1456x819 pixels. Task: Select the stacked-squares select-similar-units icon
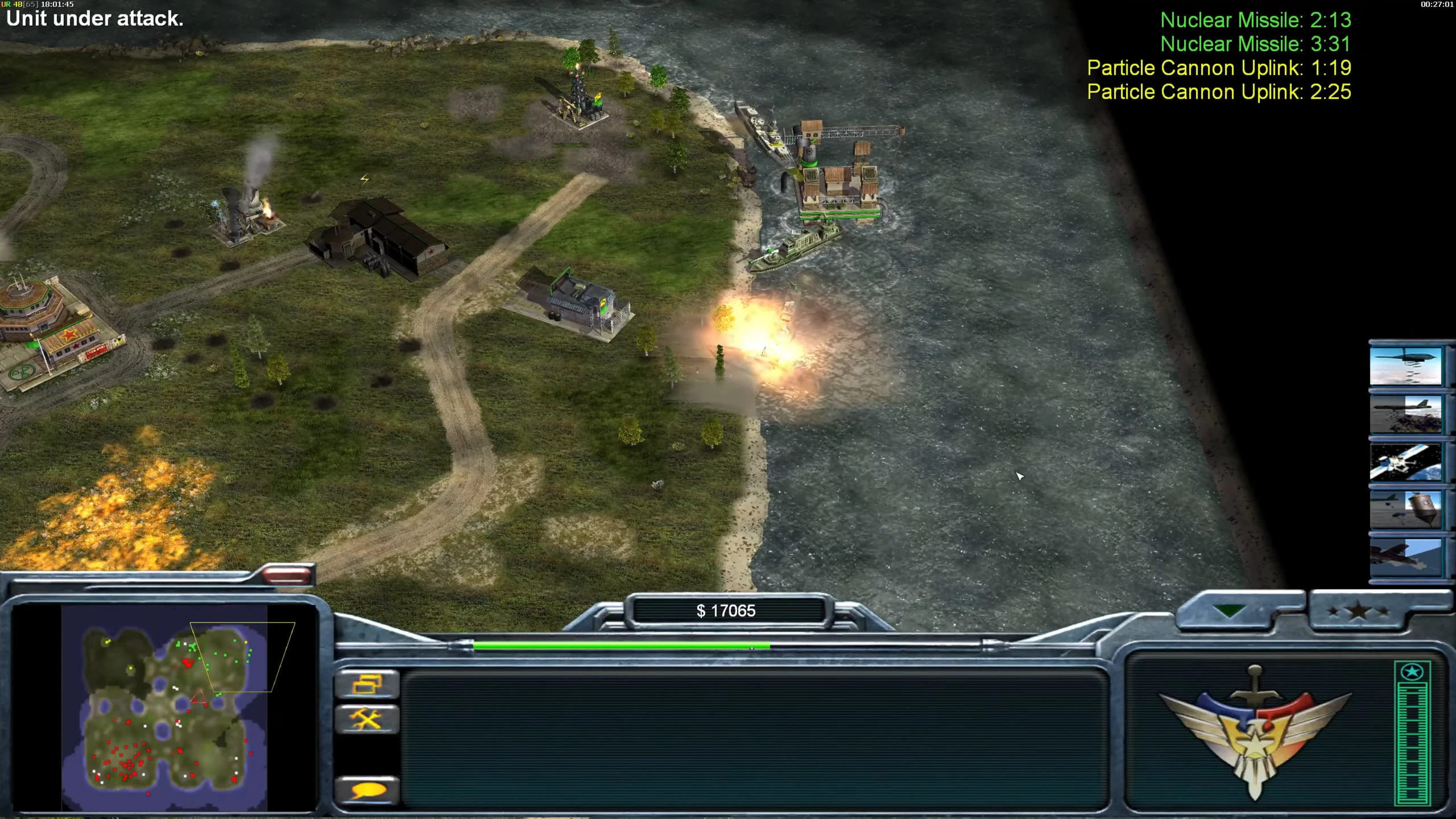[x=367, y=684]
